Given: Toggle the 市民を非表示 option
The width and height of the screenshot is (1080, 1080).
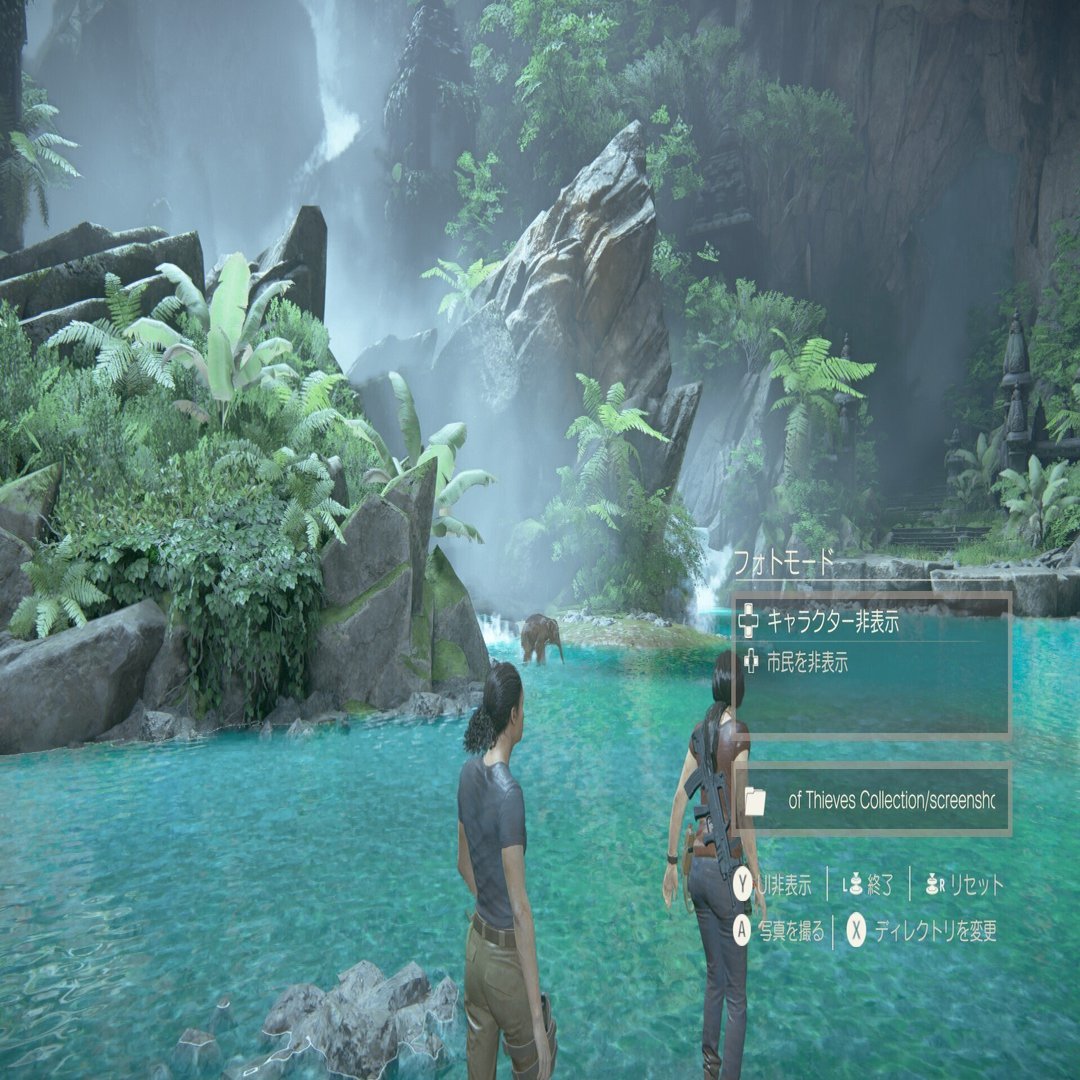Looking at the screenshot, I should pyautogui.click(x=806, y=661).
